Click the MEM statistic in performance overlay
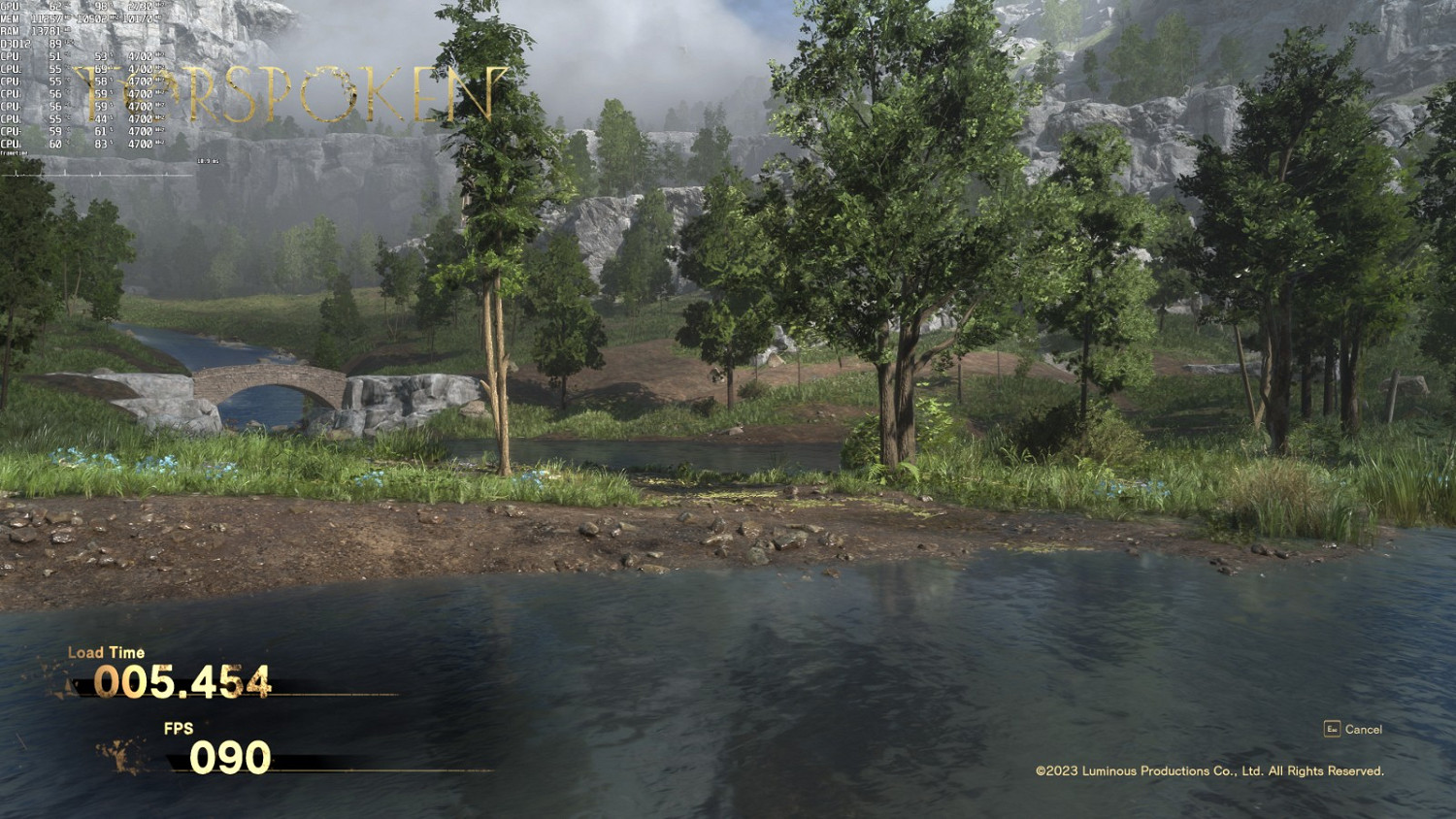This screenshot has height=819, width=1456. click(49, 18)
